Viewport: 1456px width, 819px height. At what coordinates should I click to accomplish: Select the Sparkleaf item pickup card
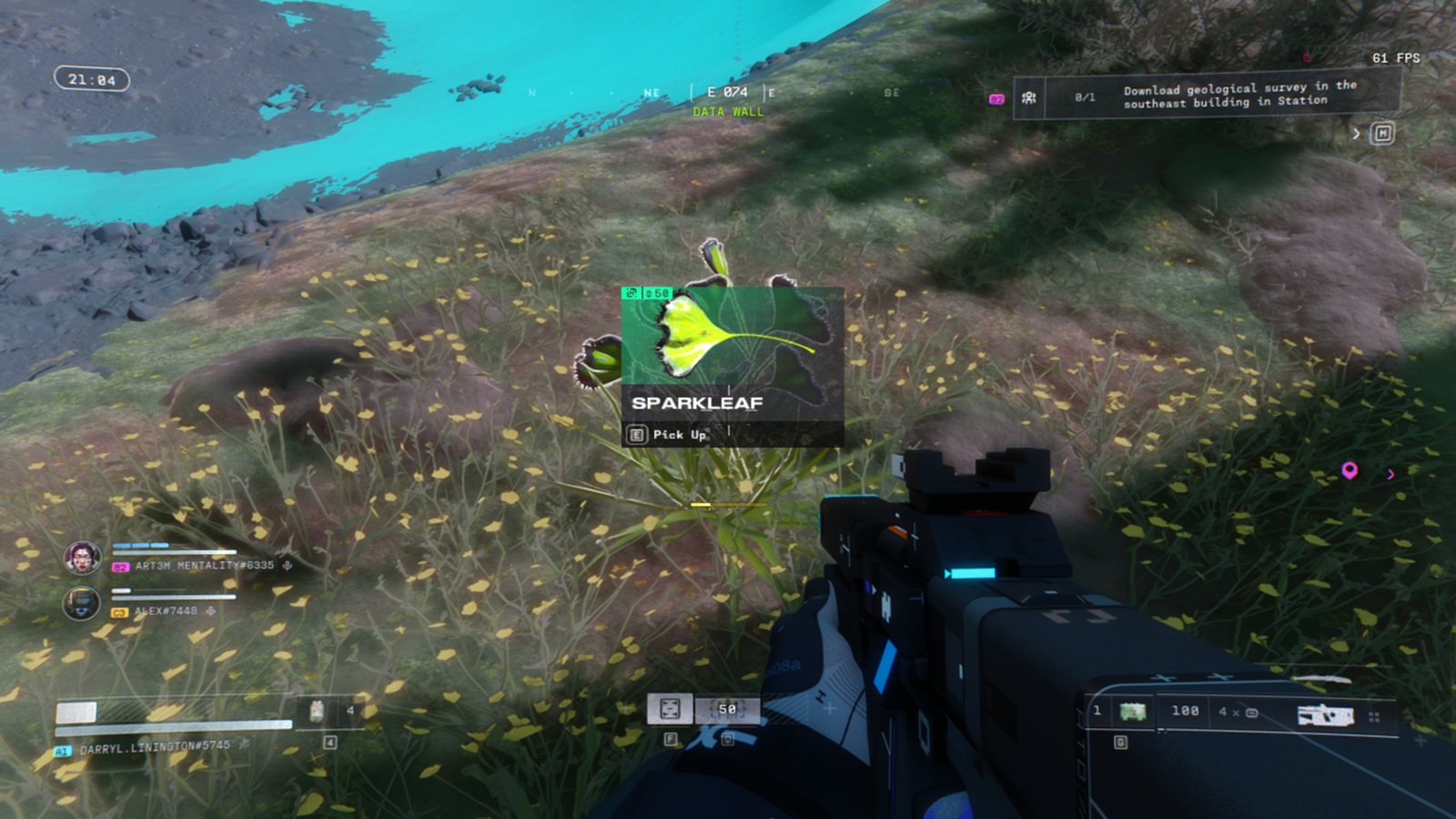(x=732, y=366)
